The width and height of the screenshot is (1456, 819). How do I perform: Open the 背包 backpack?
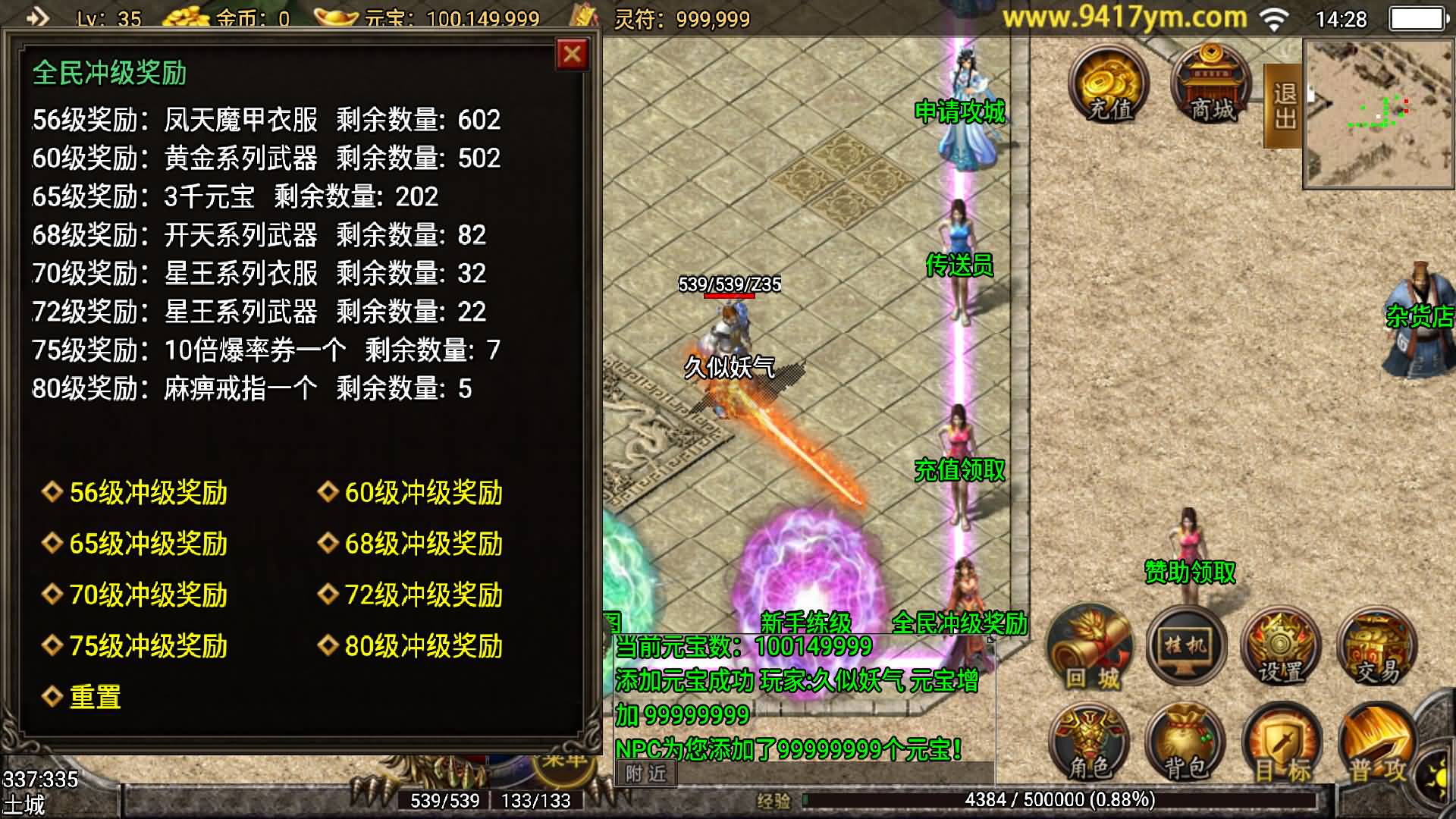pos(1185,747)
